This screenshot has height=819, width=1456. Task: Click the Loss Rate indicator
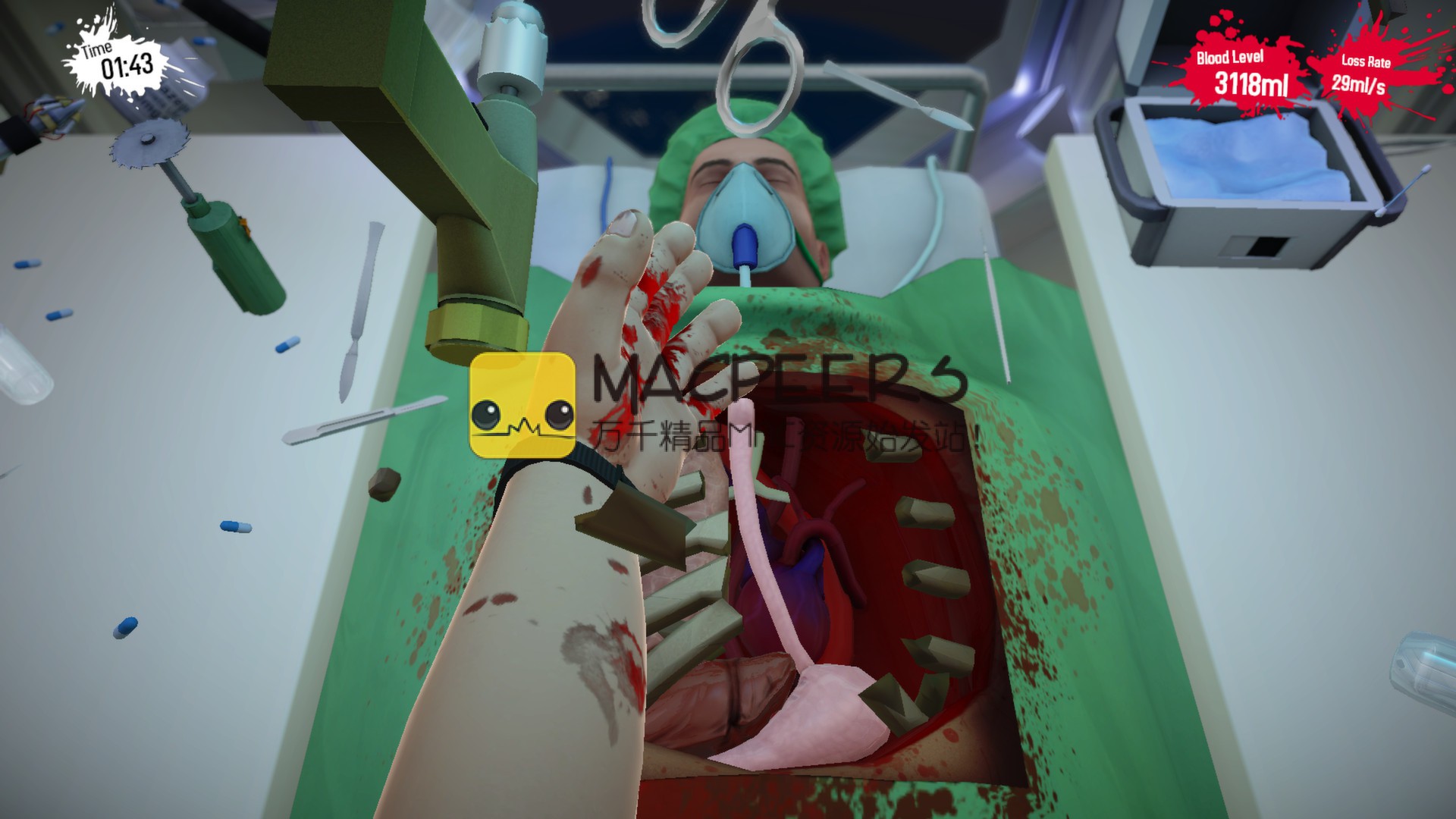1363,72
